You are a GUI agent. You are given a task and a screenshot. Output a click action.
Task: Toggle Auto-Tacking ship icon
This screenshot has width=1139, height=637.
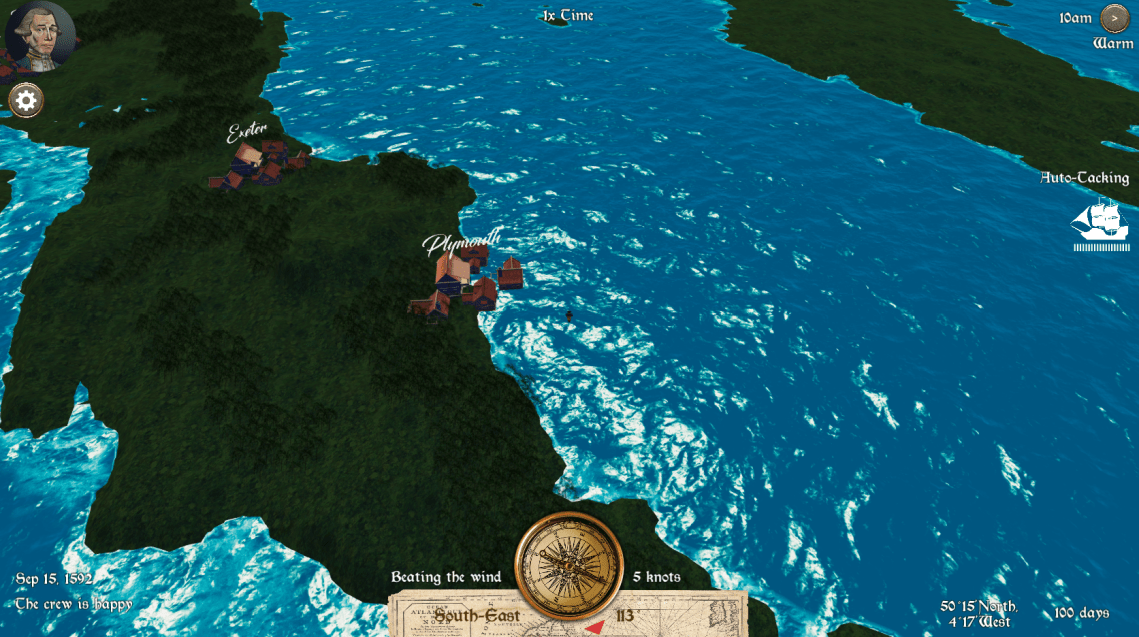pyautogui.click(x=1099, y=223)
